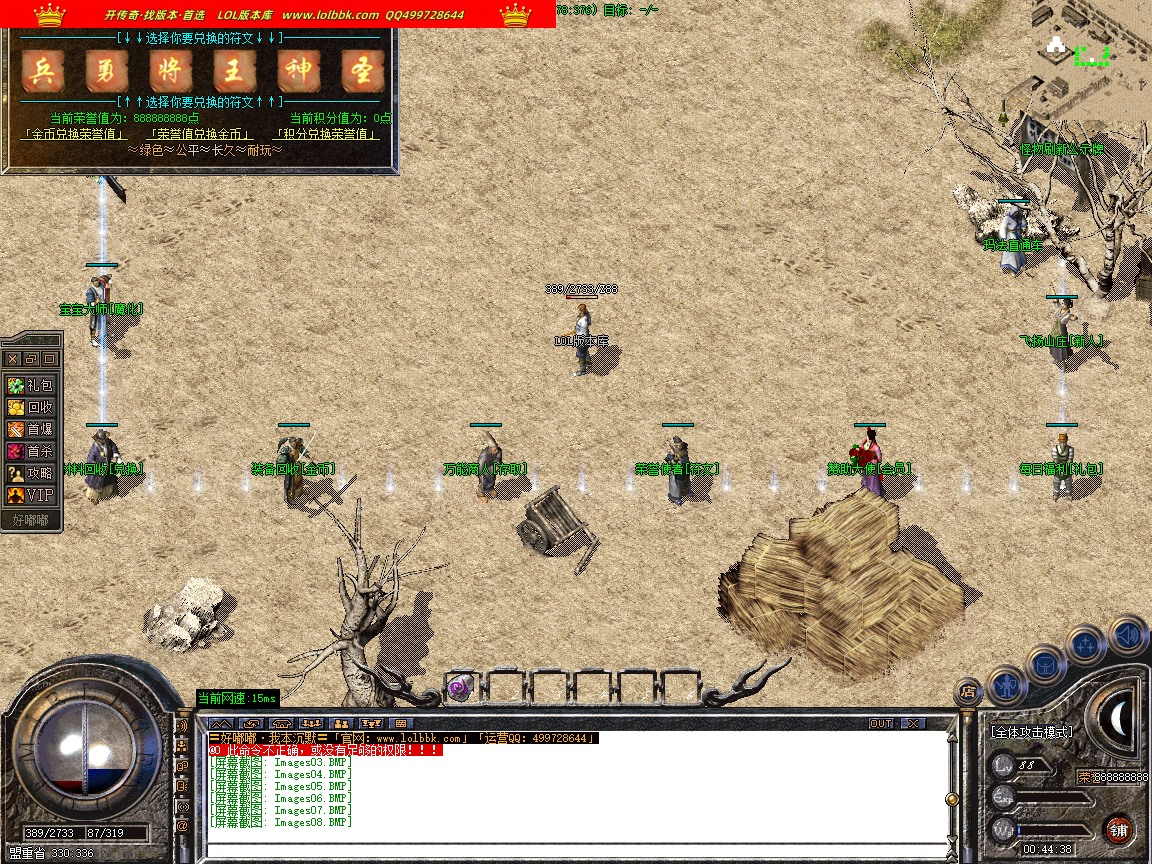
Task: Open the 礼包 gift pack menu
Action: point(31,385)
